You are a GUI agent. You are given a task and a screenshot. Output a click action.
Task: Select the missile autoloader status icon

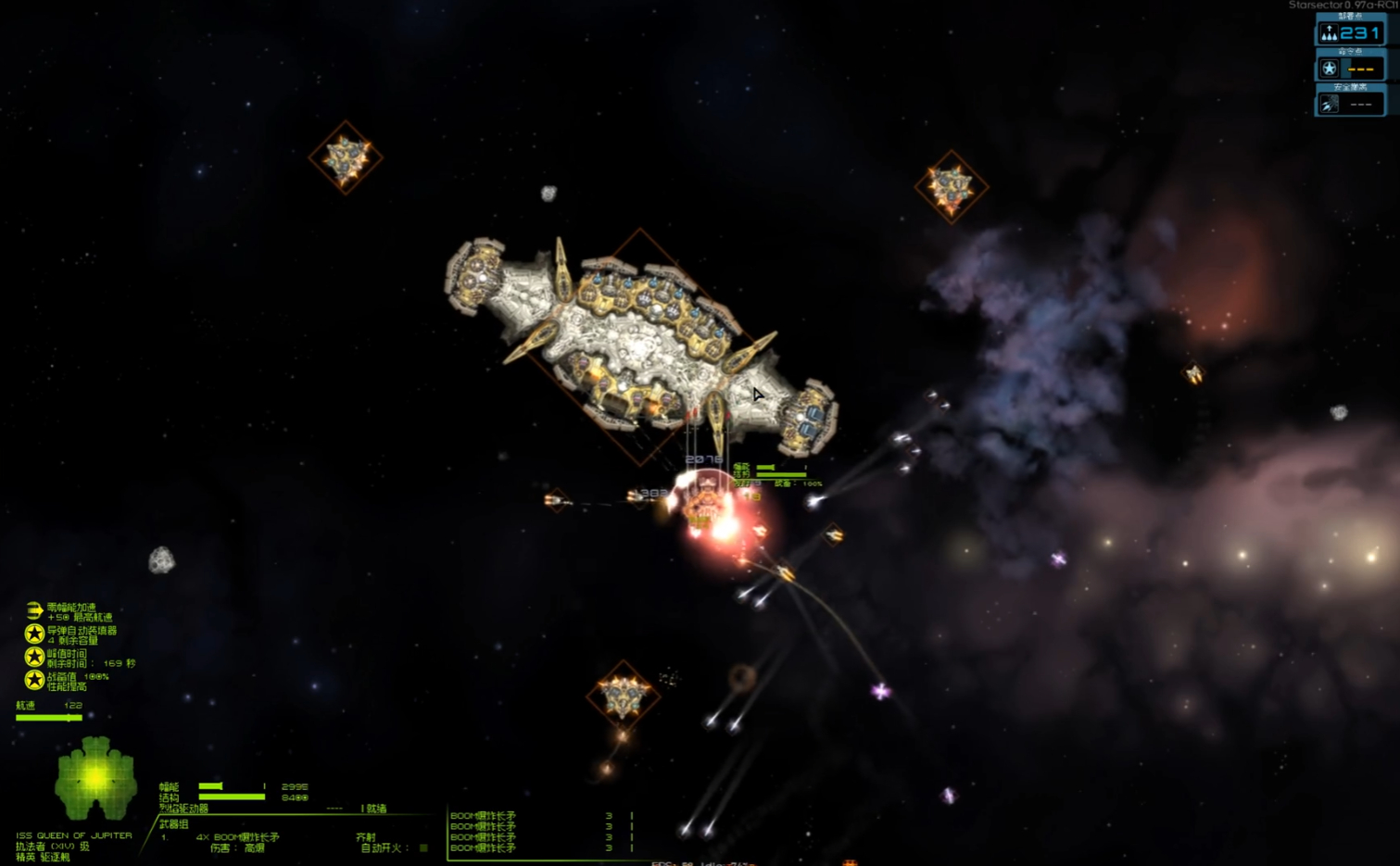[x=34, y=634]
